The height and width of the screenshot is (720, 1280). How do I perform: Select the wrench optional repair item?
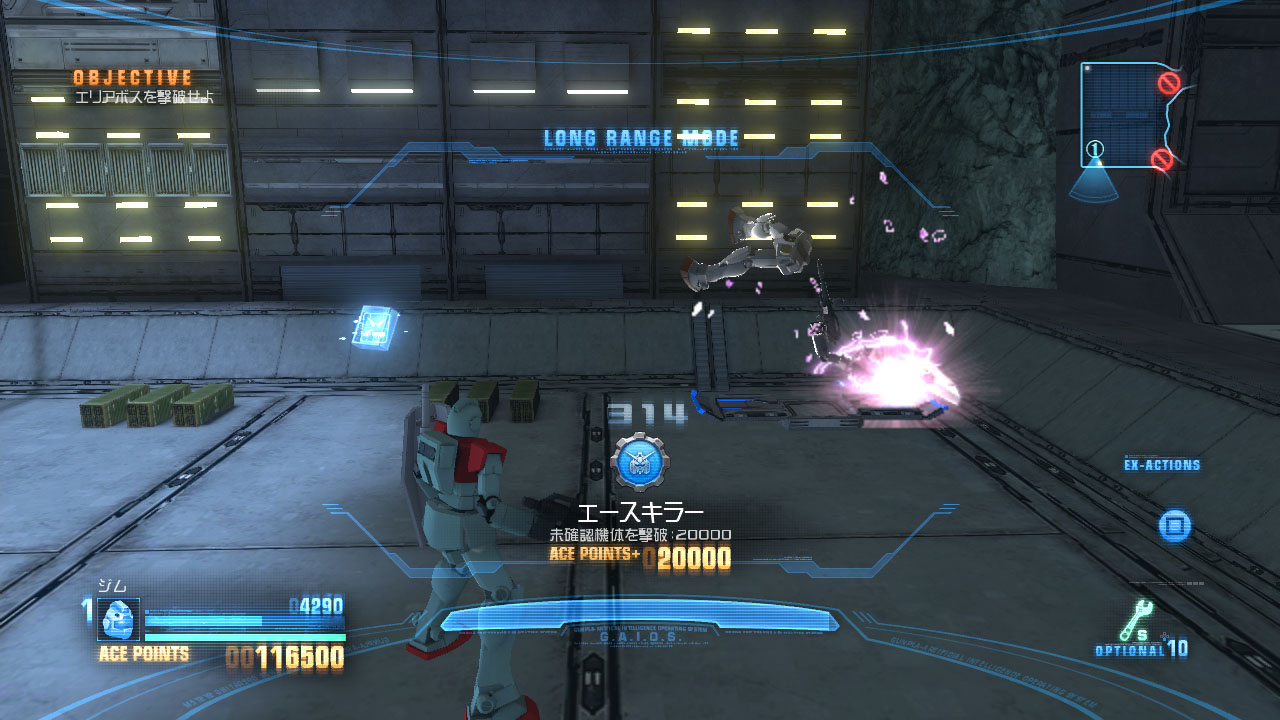pyautogui.click(x=1138, y=620)
